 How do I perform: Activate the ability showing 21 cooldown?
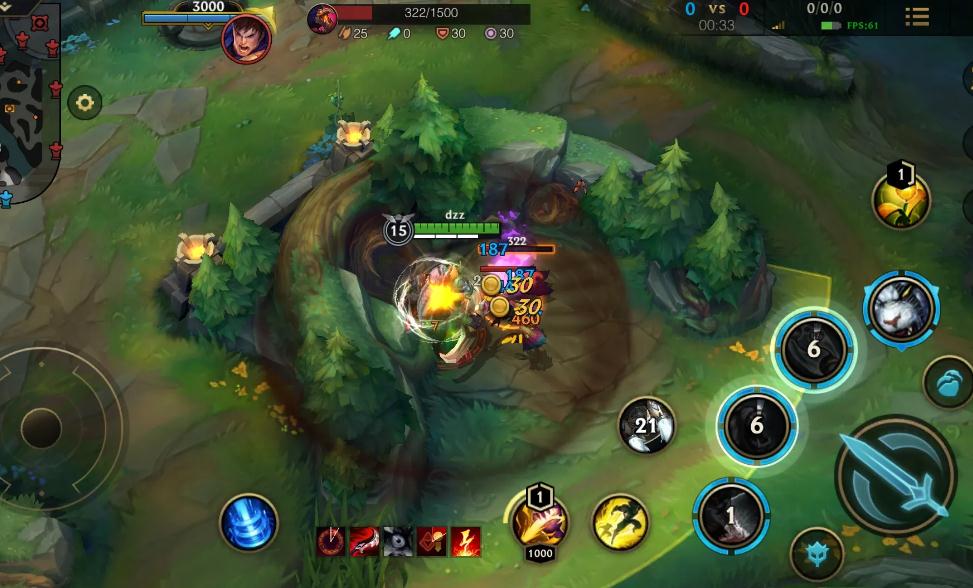646,427
